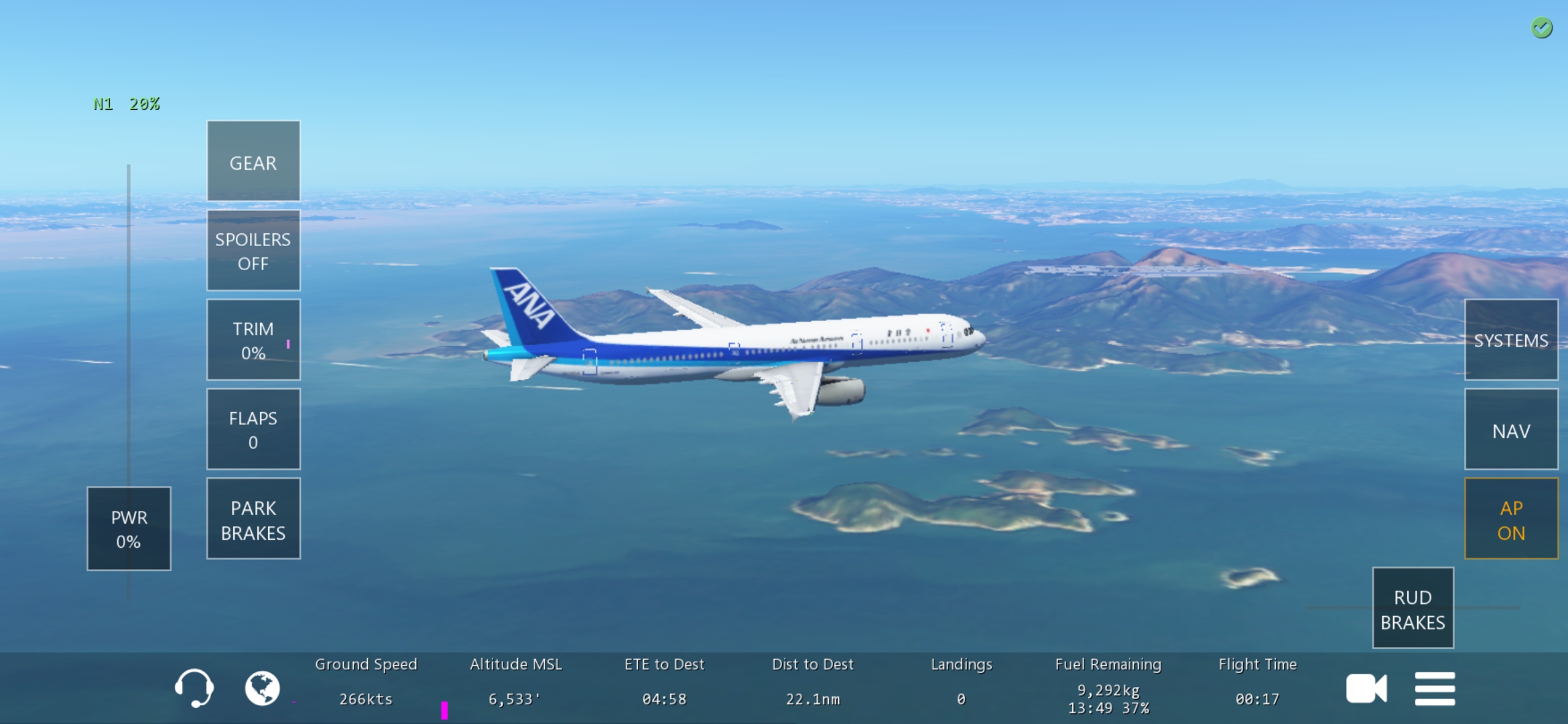Adjust the TRIM 0% button
Screen dimensions: 1568x724
pyautogui.click(x=253, y=340)
